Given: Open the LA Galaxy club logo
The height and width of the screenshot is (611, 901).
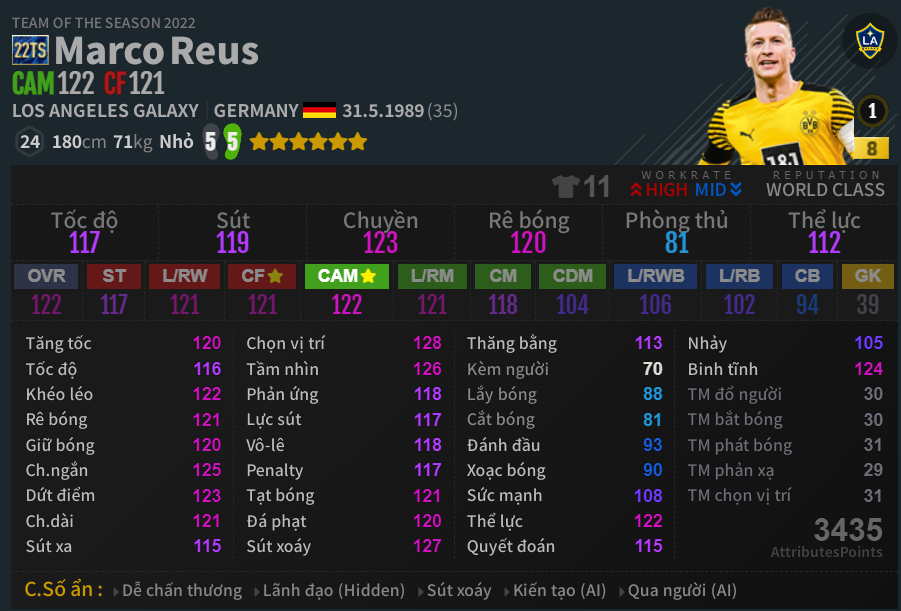Looking at the screenshot, I should (x=869, y=42).
